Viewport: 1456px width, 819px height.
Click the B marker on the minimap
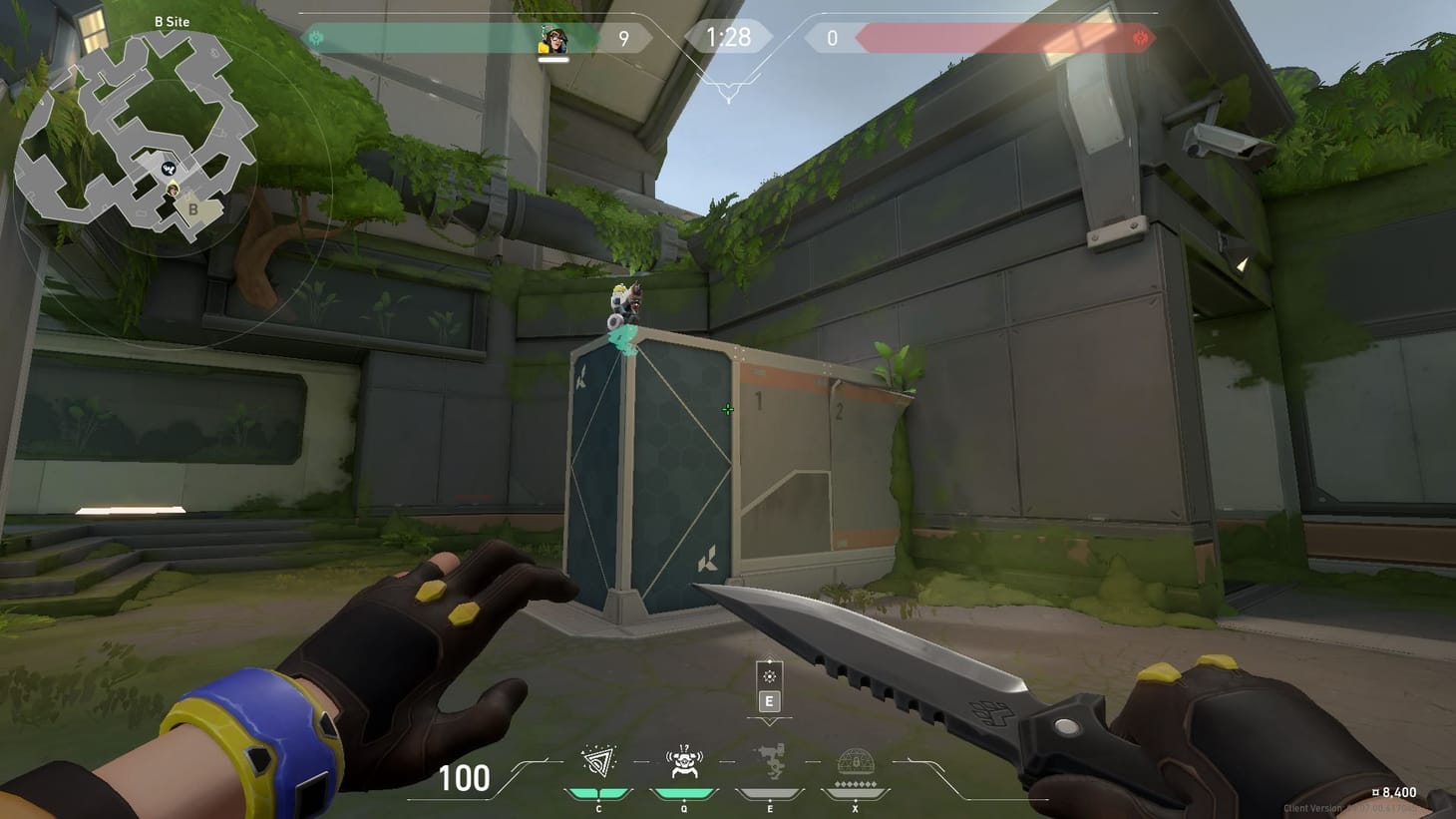click(x=192, y=209)
